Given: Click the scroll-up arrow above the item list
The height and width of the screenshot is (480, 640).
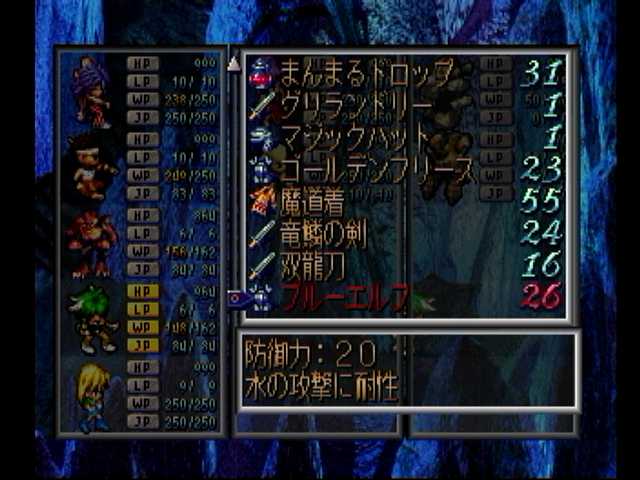Looking at the screenshot, I should 234,62.
